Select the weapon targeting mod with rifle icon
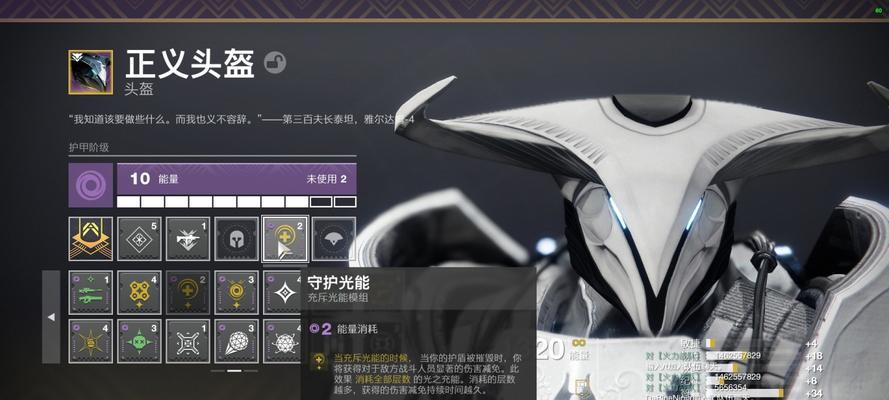889x400 pixels. pyautogui.click(x=187, y=239)
